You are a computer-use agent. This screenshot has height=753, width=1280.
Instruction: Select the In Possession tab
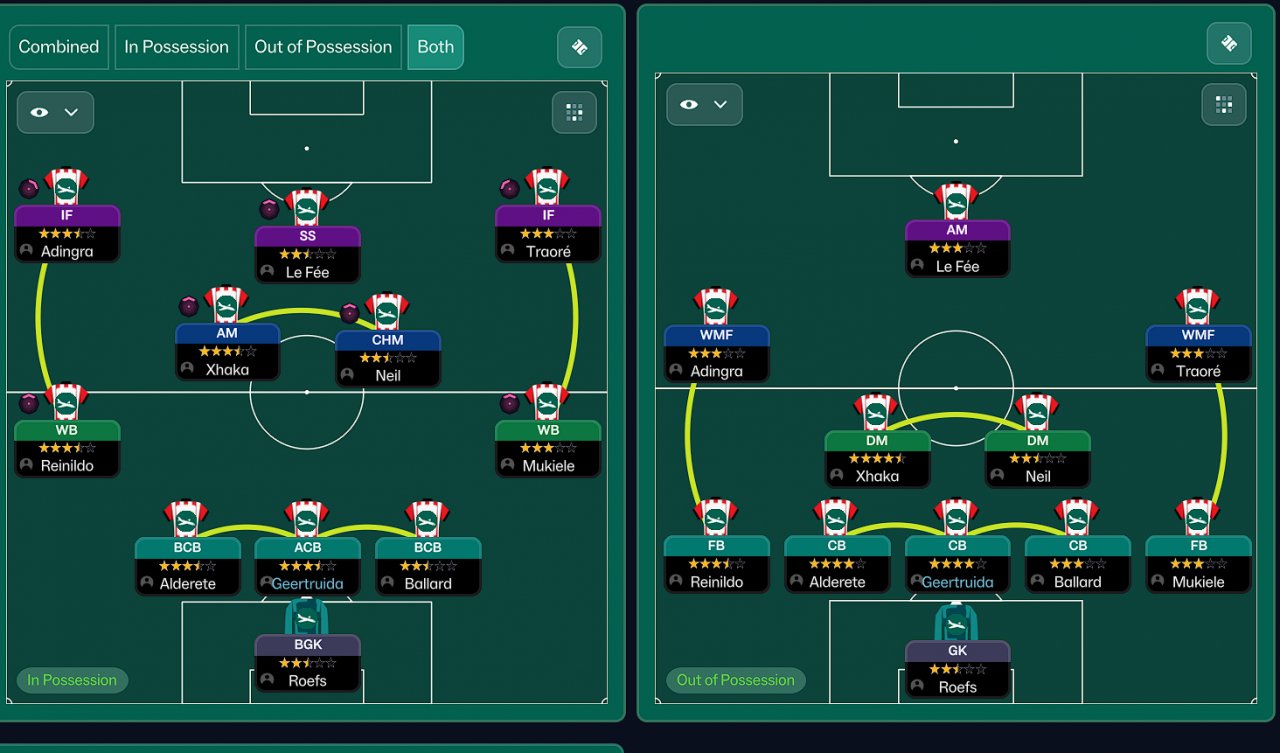[x=176, y=47]
